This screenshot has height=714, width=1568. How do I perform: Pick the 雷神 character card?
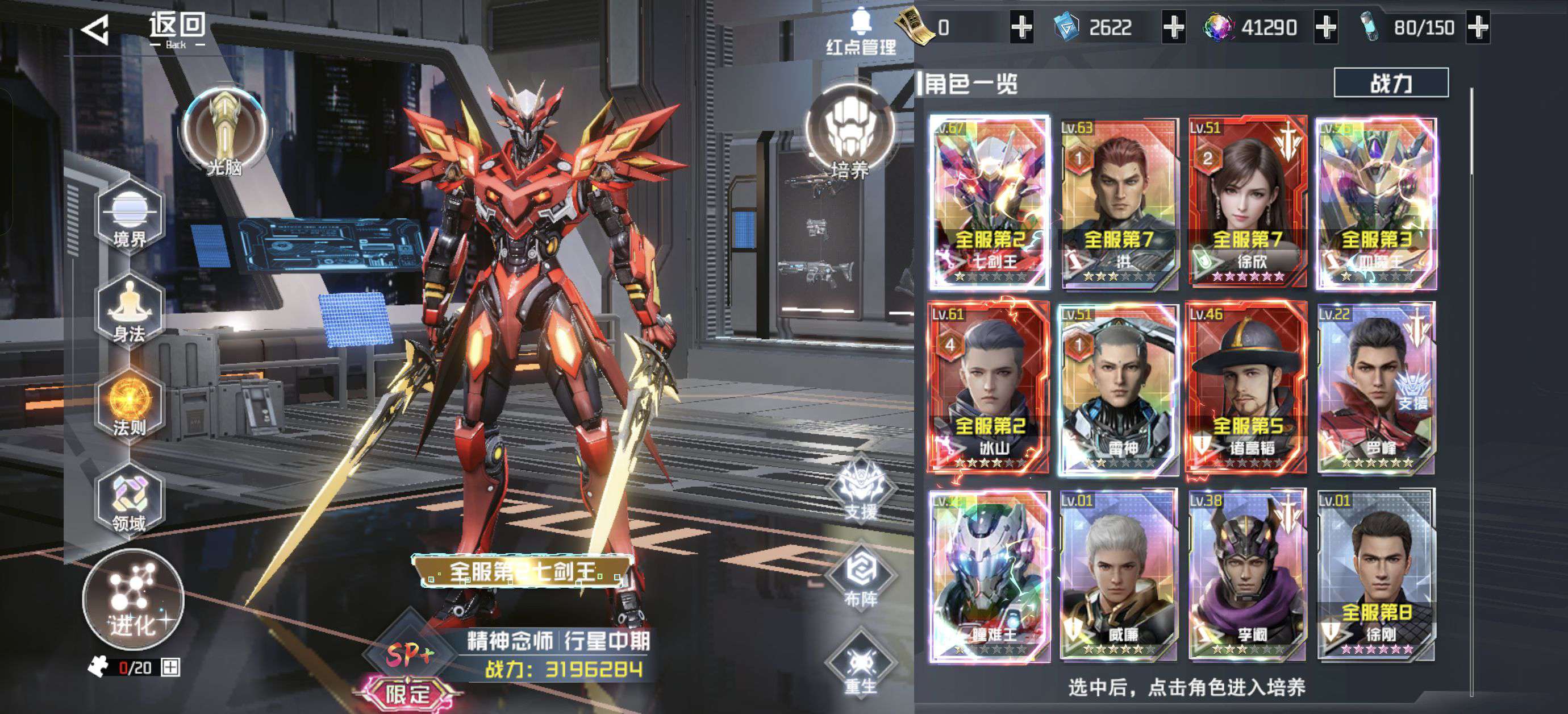click(x=1118, y=388)
